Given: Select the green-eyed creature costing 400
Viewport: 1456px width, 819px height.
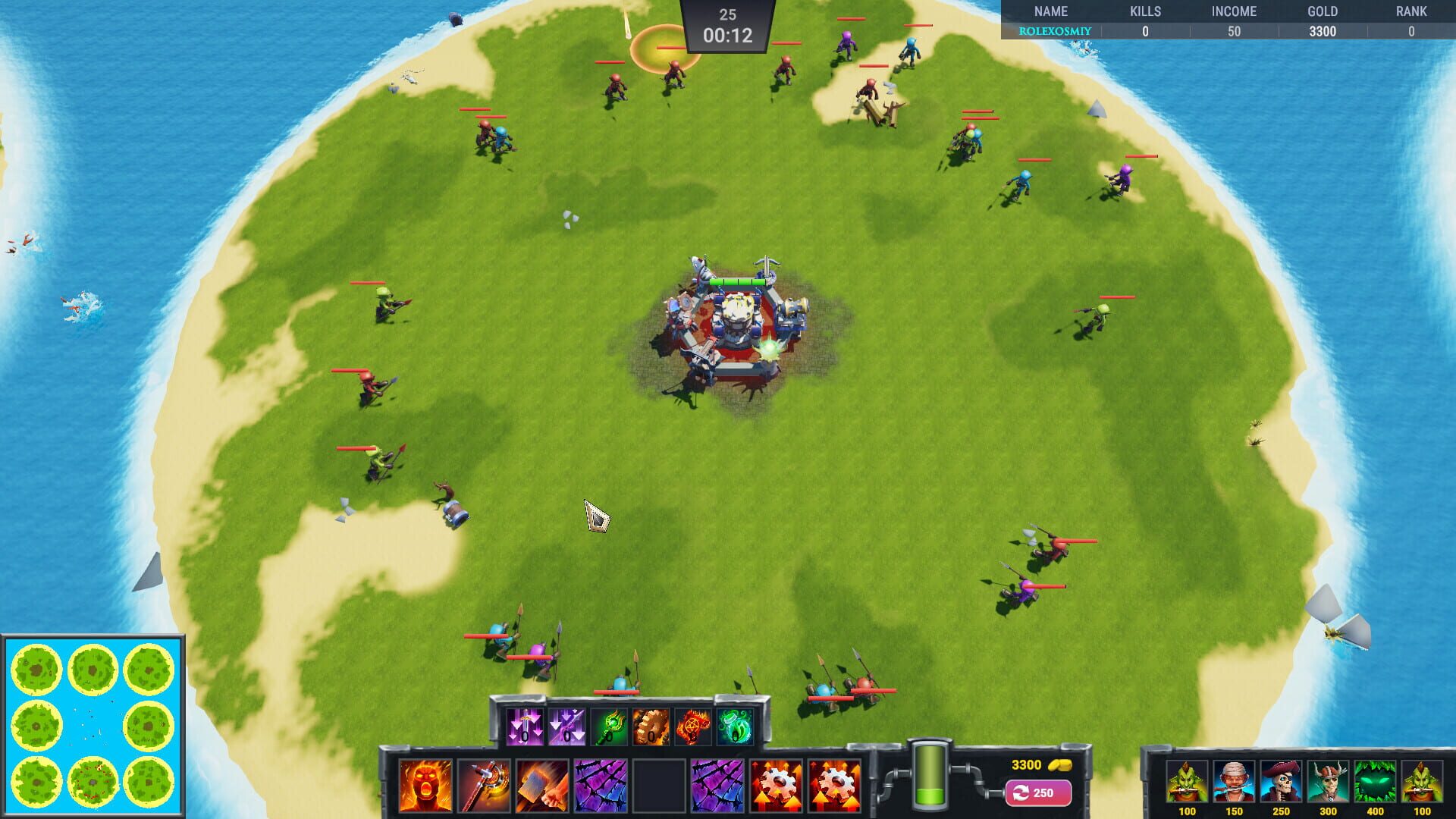Looking at the screenshot, I should (1376, 782).
